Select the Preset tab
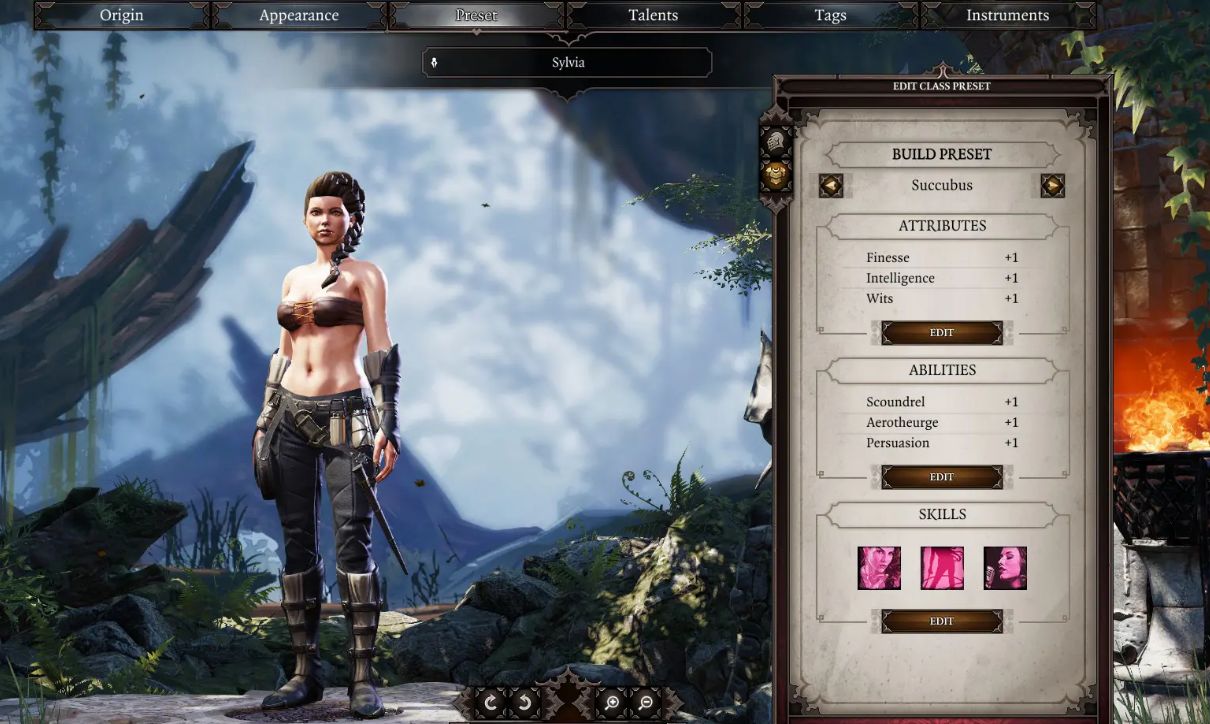1210x724 pixels. (x=476, y=15)
